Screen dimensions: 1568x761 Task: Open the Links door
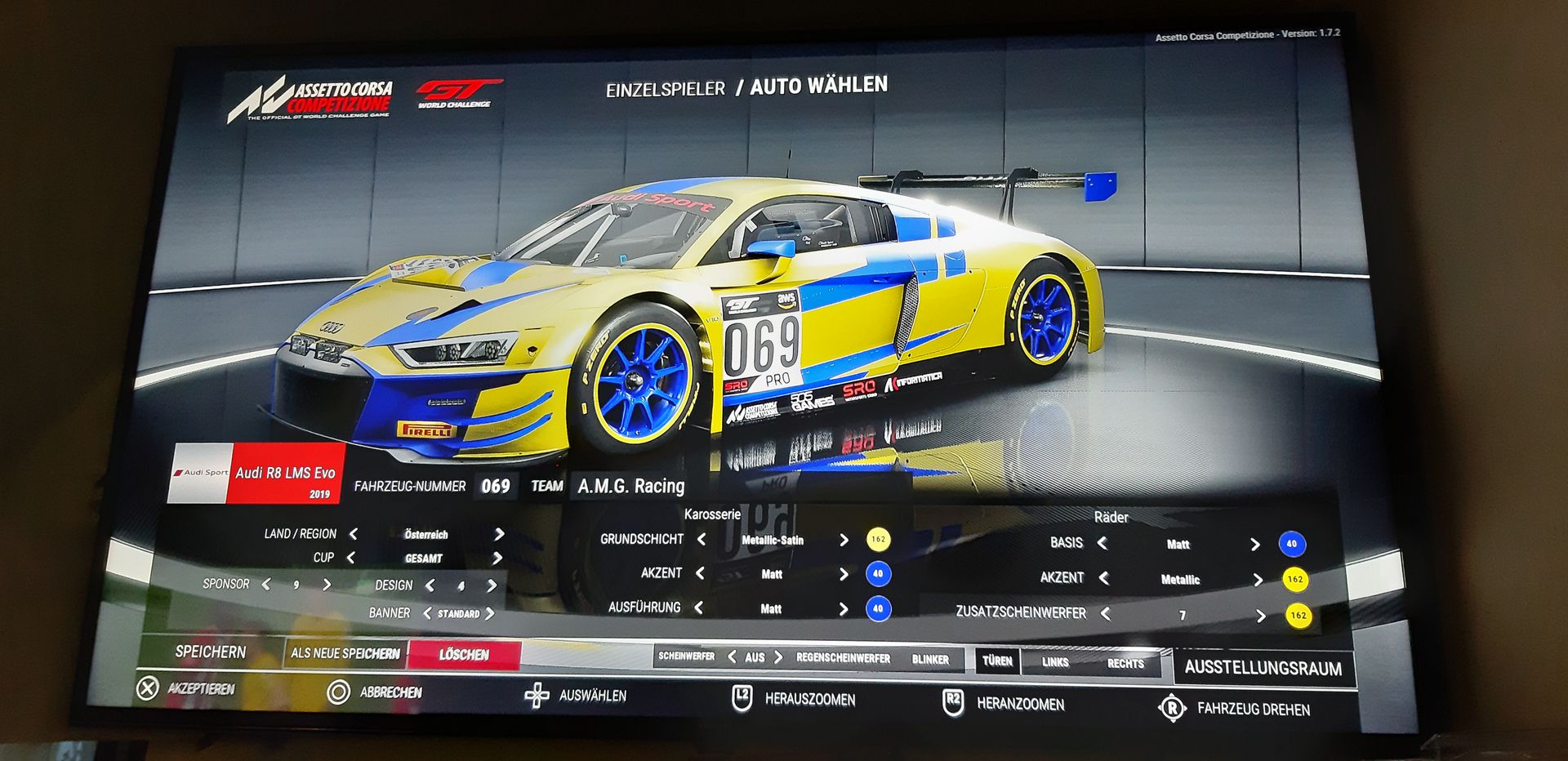[1055, 662]
